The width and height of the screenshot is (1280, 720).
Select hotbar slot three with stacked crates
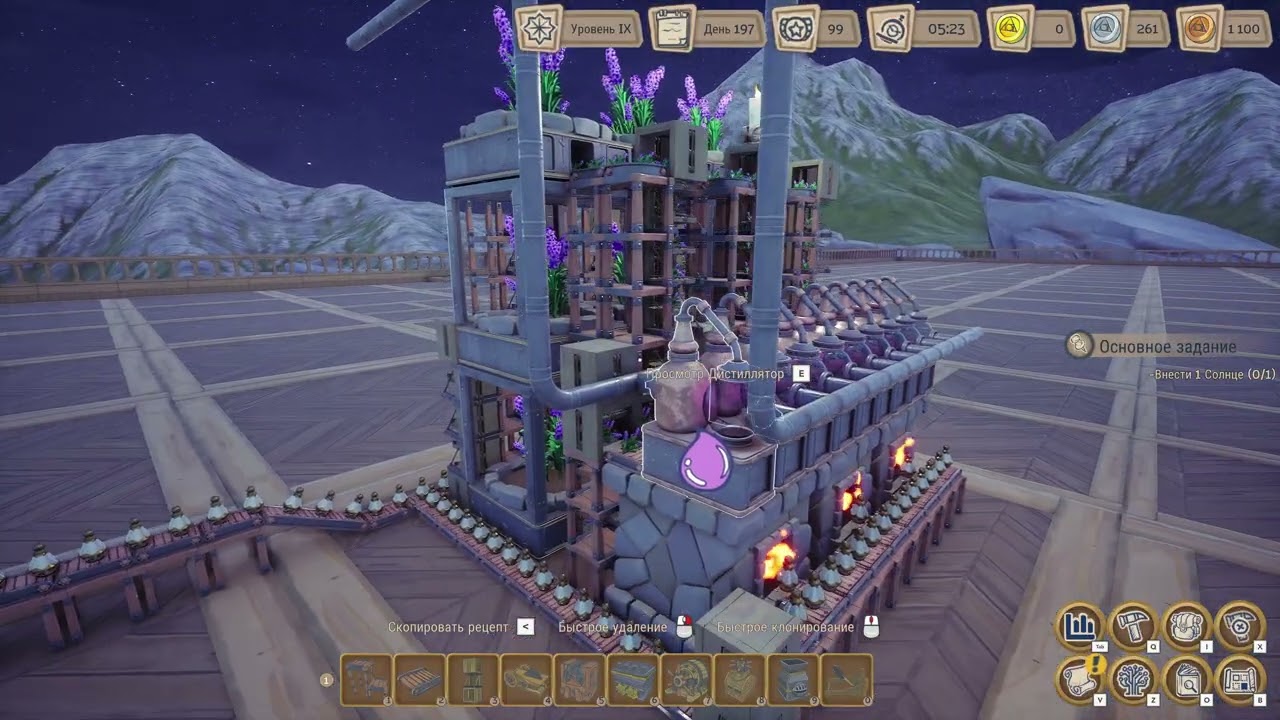[x=472, y=680]
